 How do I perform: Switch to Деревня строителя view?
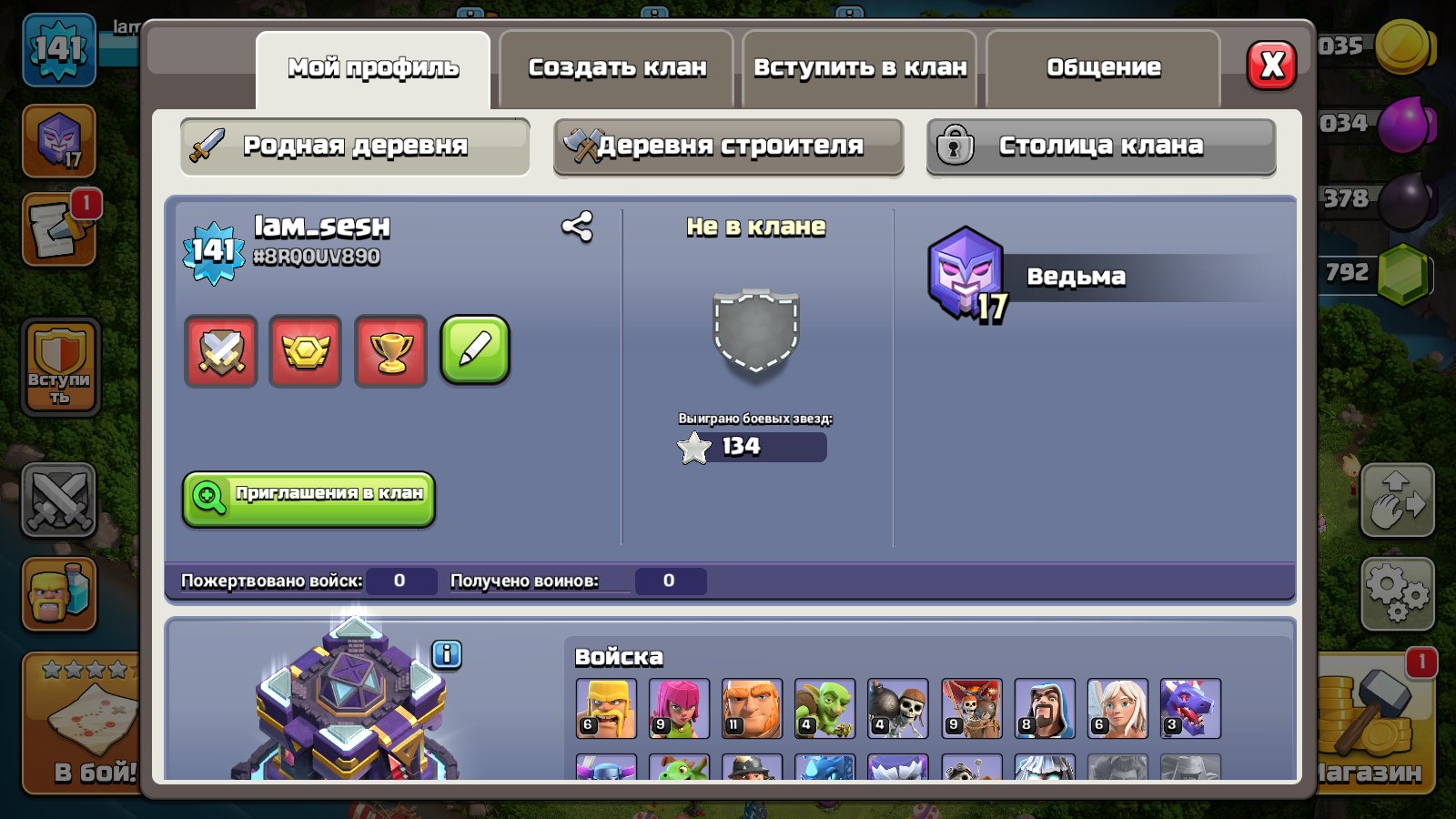click(x=728, y=147)
